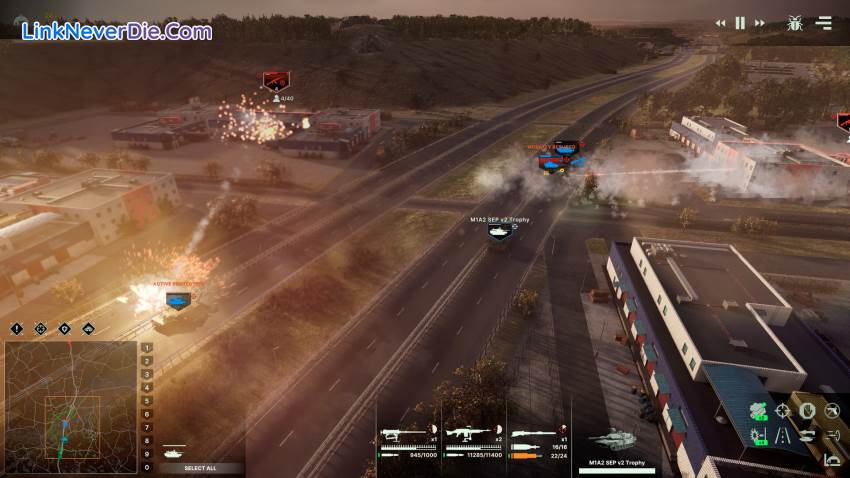The height and width of the screenshot is (478, 850).
Task: Visit the LinkNeverDie.Com watermark link
Action: pos(117,31)
